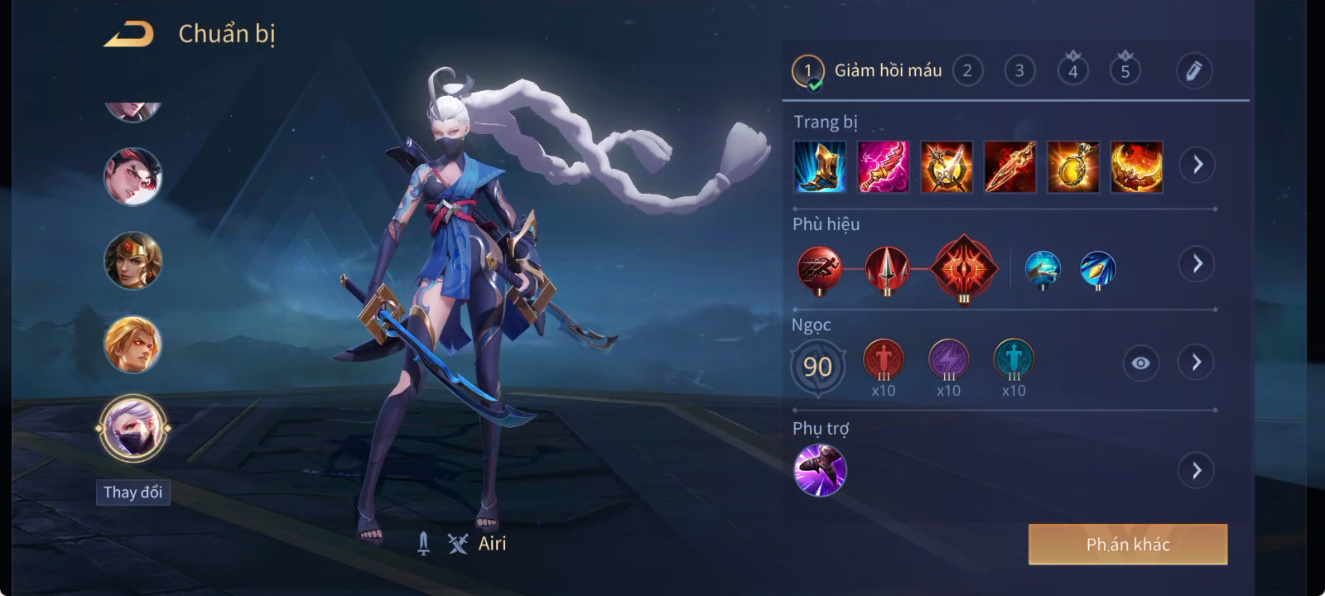
Task: Expand the Phù hiệu badge arrow
Action: (1196, 264)
